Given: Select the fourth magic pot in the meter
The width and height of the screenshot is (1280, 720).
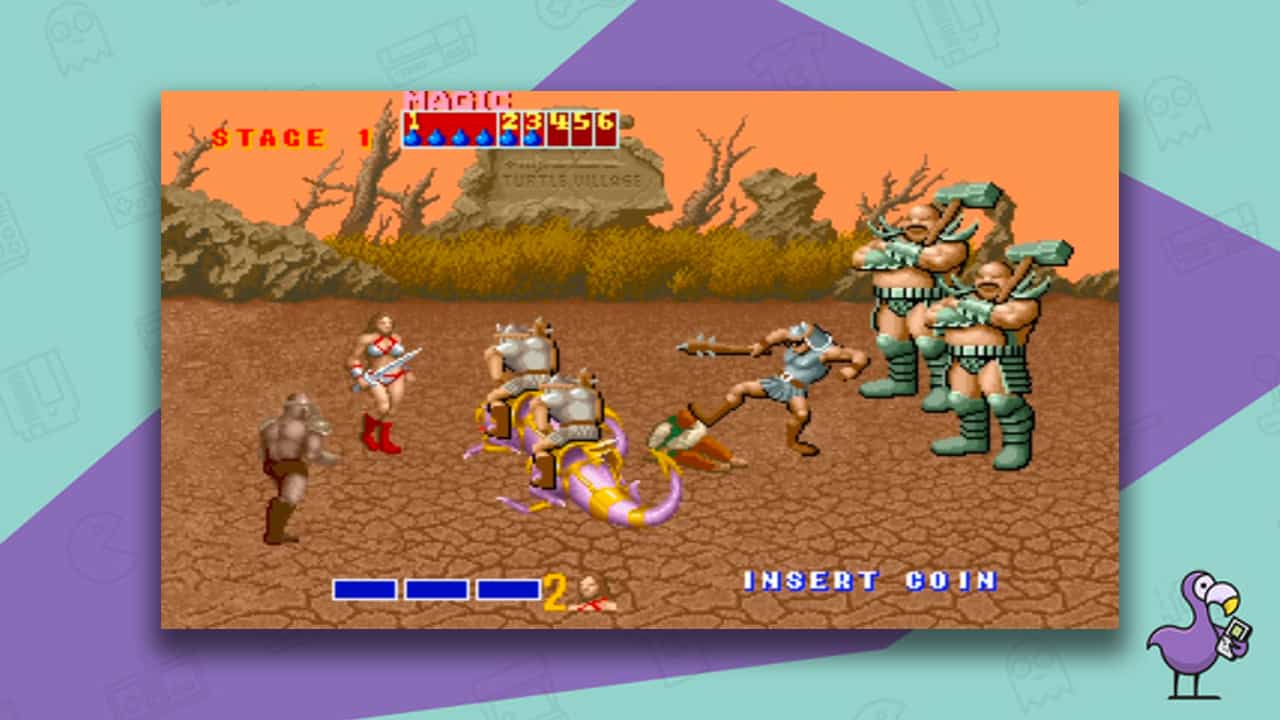Looking at the screenshot, I should 481,138.
